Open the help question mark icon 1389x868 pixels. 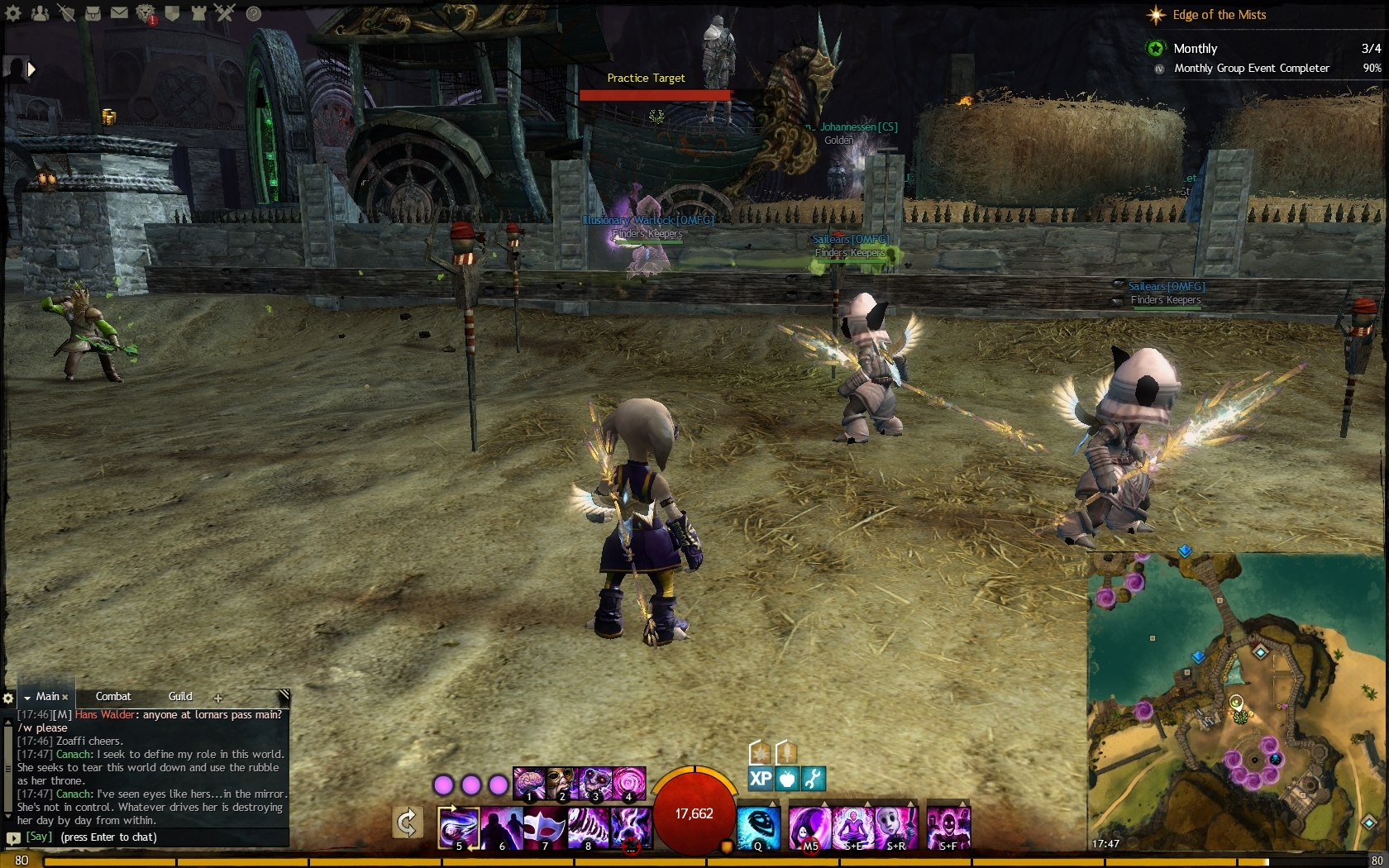pos(254,13)
